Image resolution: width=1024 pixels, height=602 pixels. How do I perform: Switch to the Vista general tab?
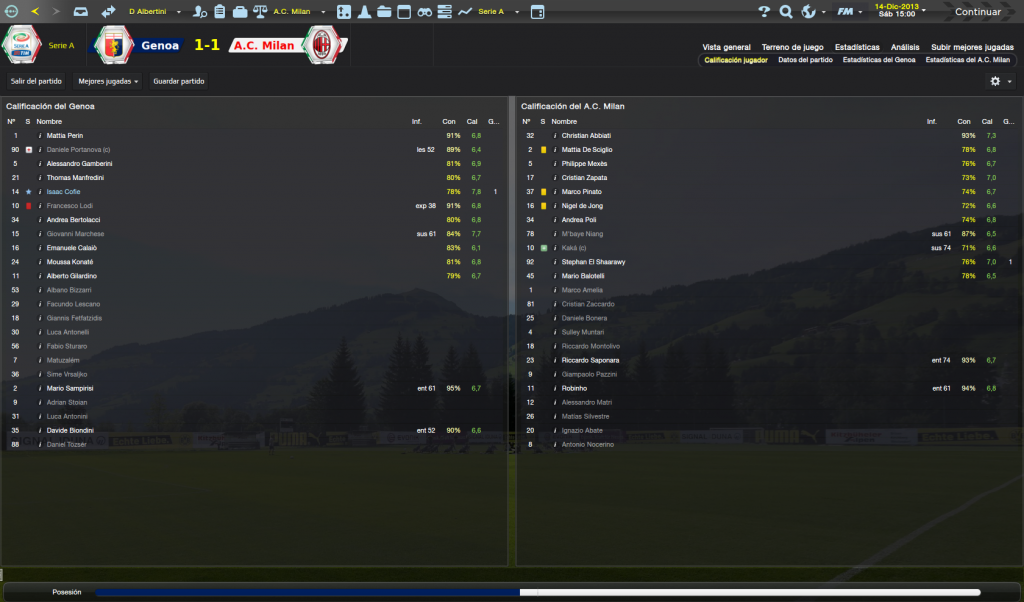(726, 47)
